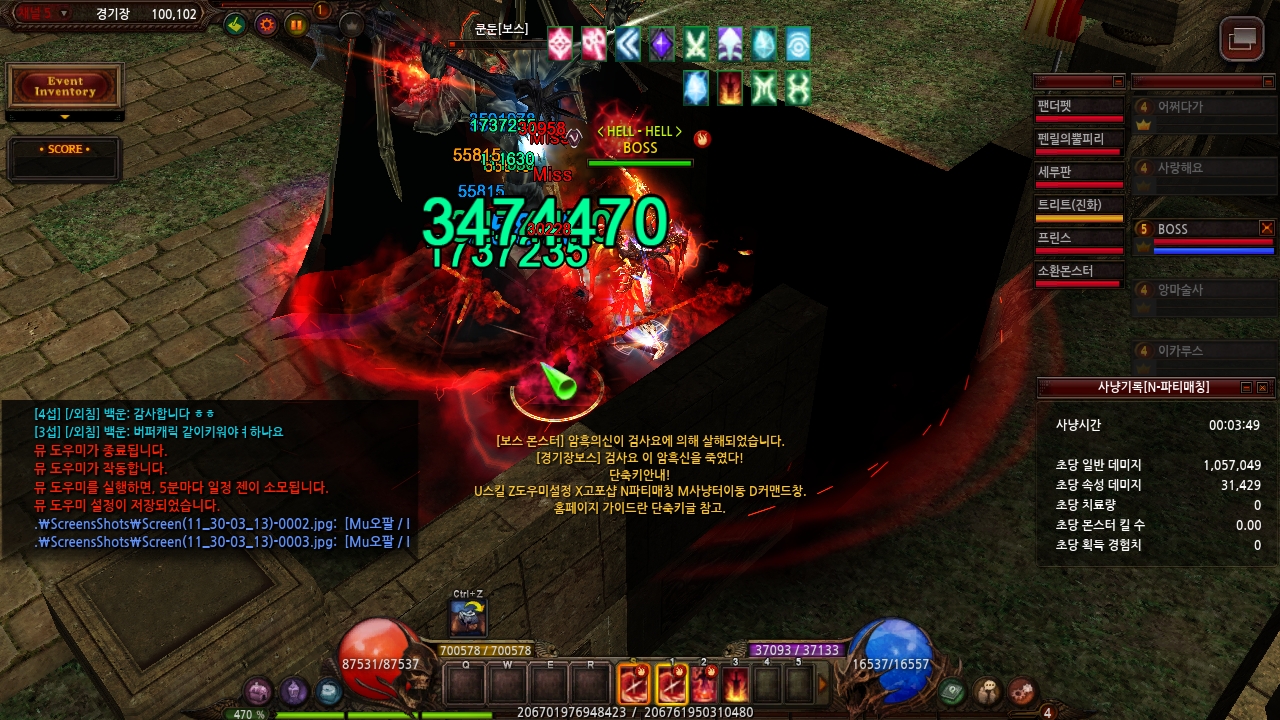Toggle the window mode button at top right

pos(1242,39)
